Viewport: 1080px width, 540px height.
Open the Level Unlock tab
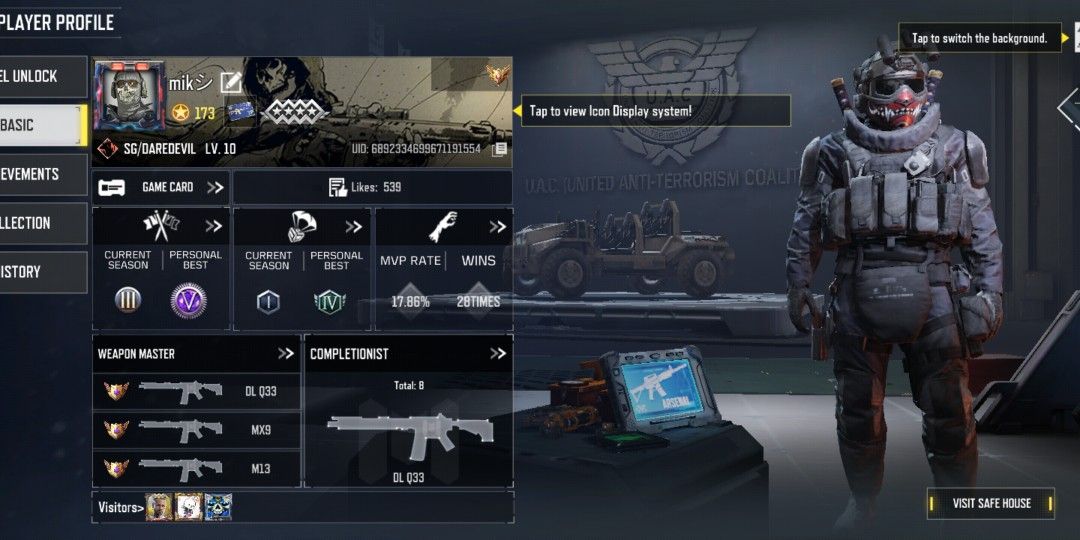(x=40, y=76)
